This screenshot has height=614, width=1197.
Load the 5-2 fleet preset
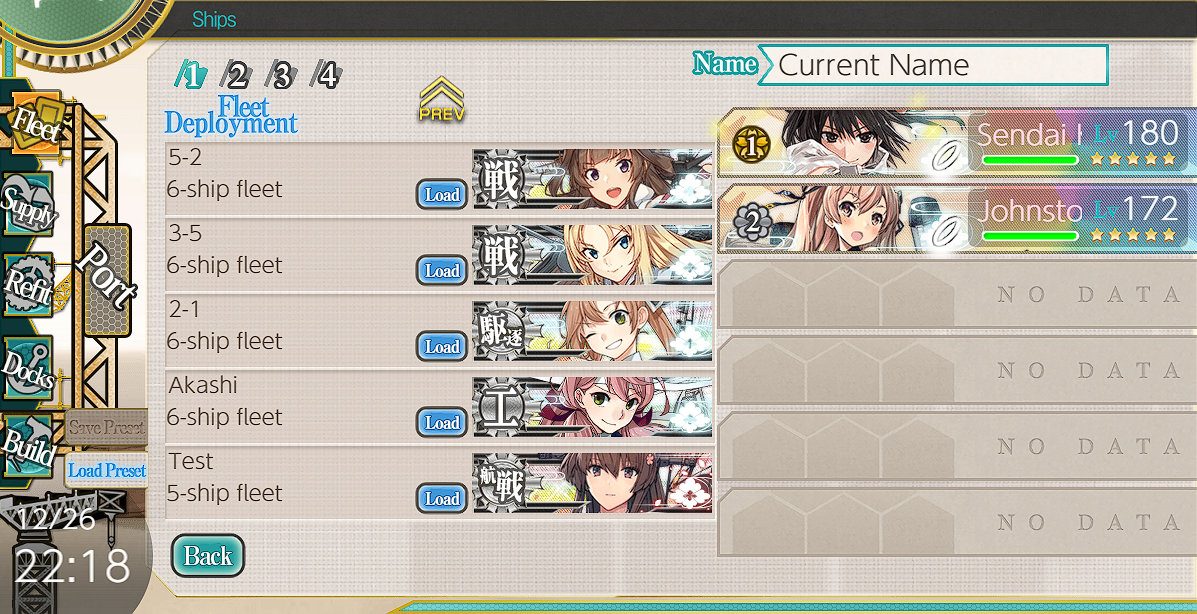pyautogui.click(x=441, y=195)
